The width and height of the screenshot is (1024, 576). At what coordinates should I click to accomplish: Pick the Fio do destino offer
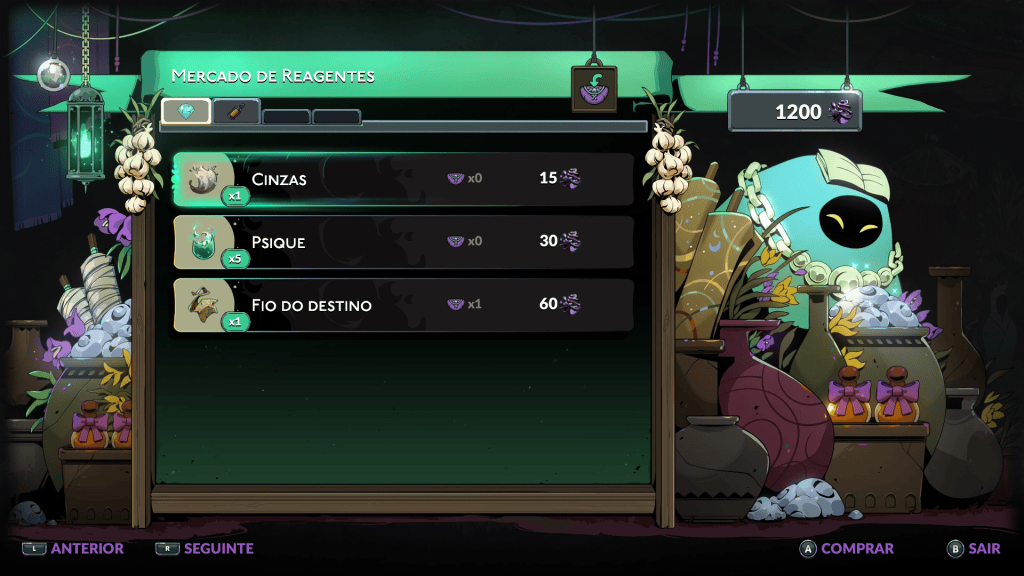pos(403,304)
